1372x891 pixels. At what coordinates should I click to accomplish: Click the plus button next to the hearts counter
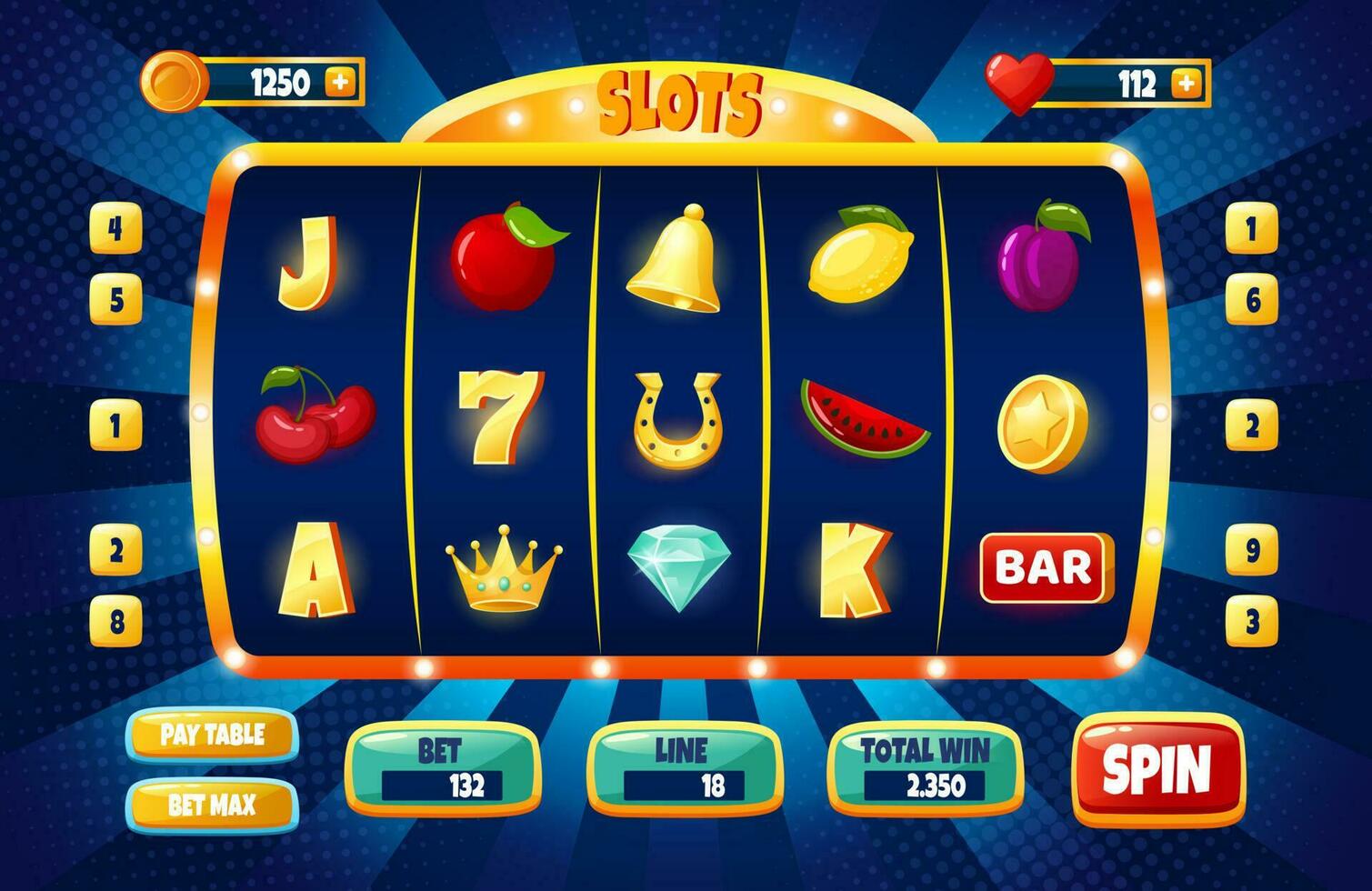click(1187, 84)
